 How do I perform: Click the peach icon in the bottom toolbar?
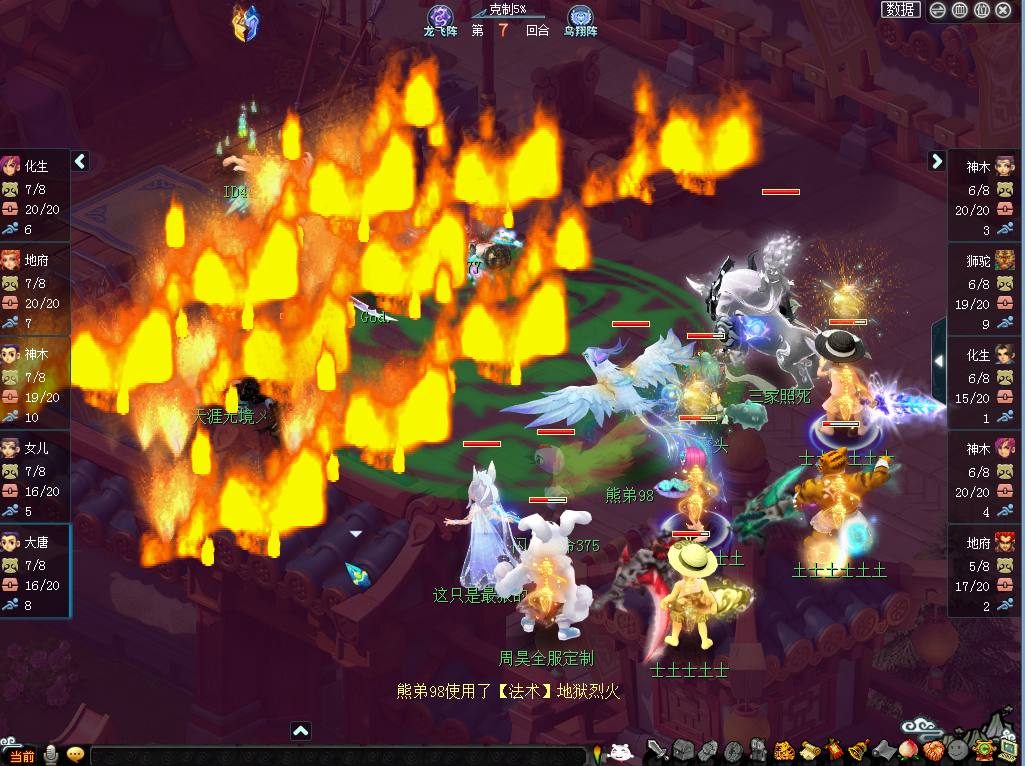point(908,750)
